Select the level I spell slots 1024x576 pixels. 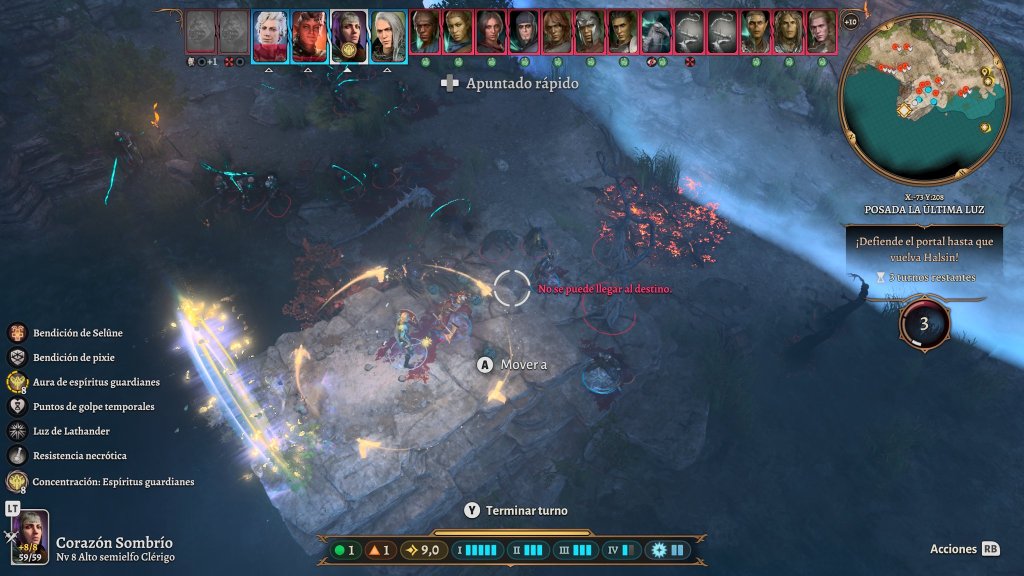478,550
